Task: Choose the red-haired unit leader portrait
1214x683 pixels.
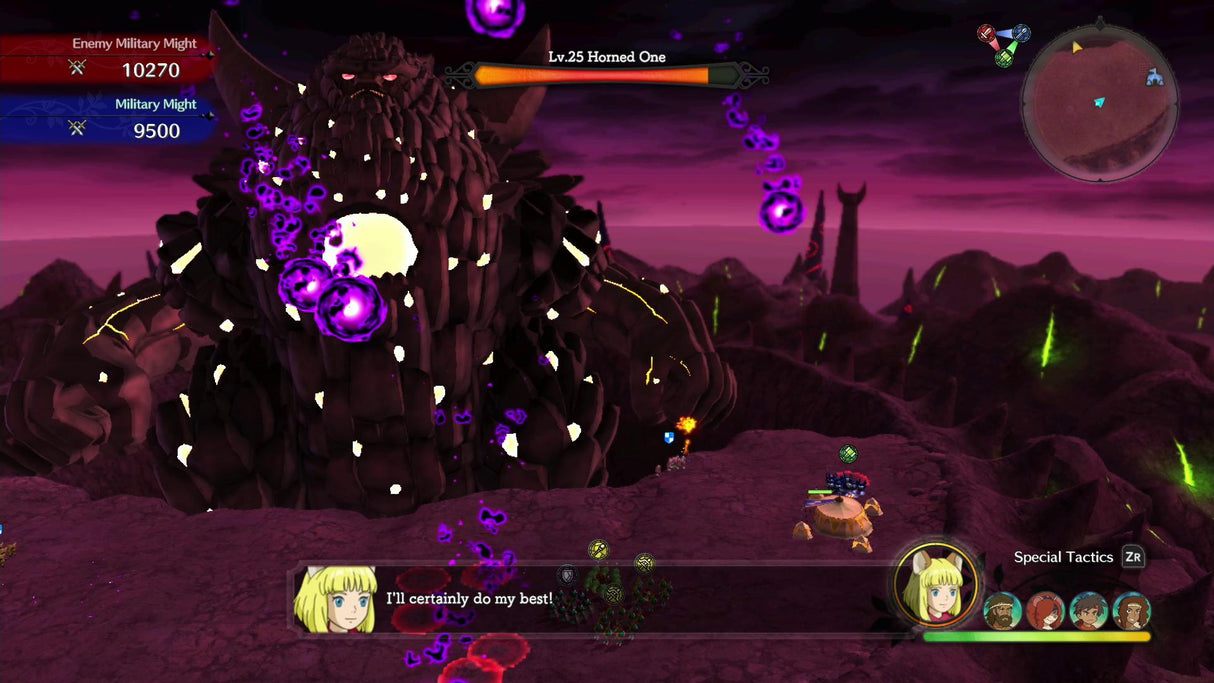Action: [1045, 610]
